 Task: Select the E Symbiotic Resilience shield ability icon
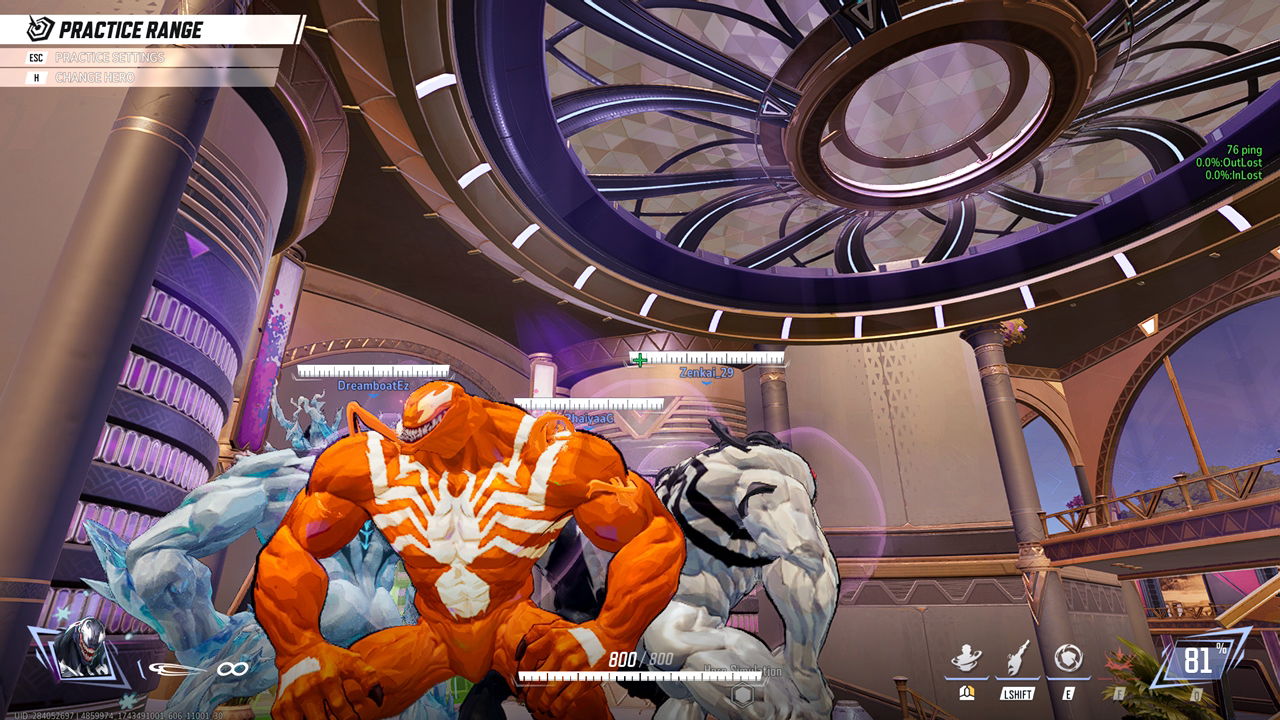[1070, 655]
